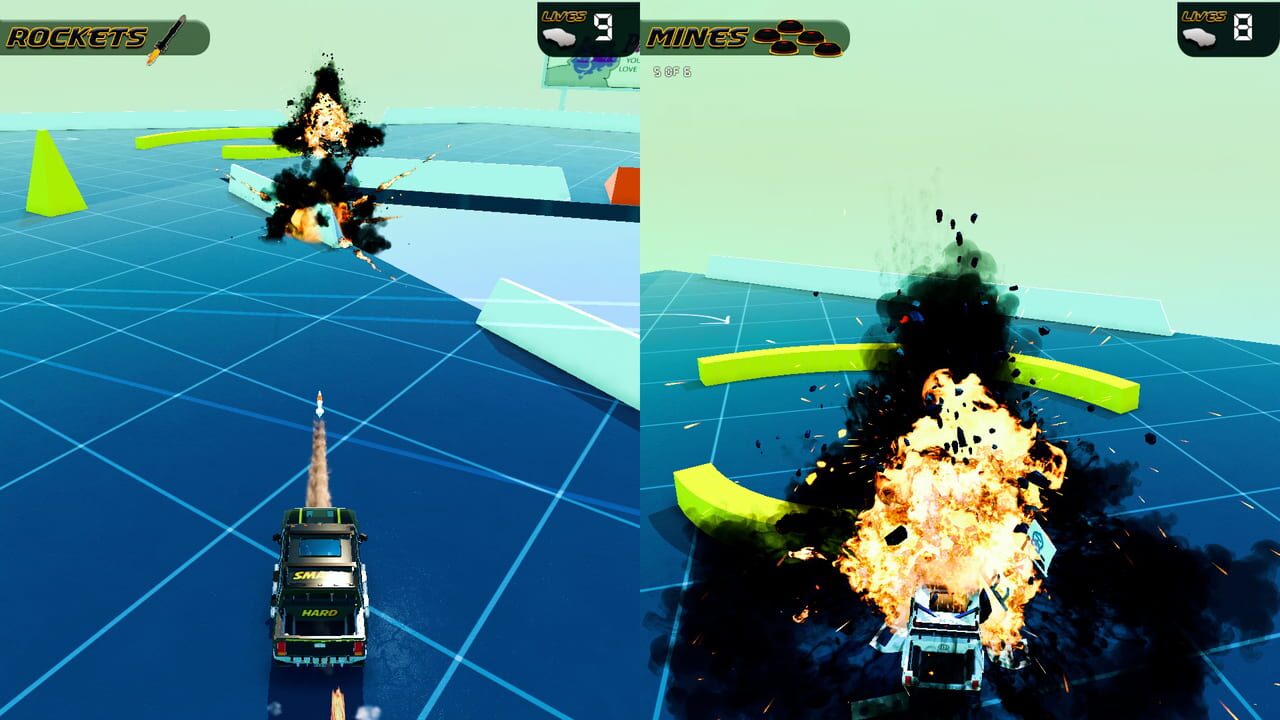1280x720 pixels.
Task: Click the rightmost mine icon in the HUD
Action: point(828,48)
